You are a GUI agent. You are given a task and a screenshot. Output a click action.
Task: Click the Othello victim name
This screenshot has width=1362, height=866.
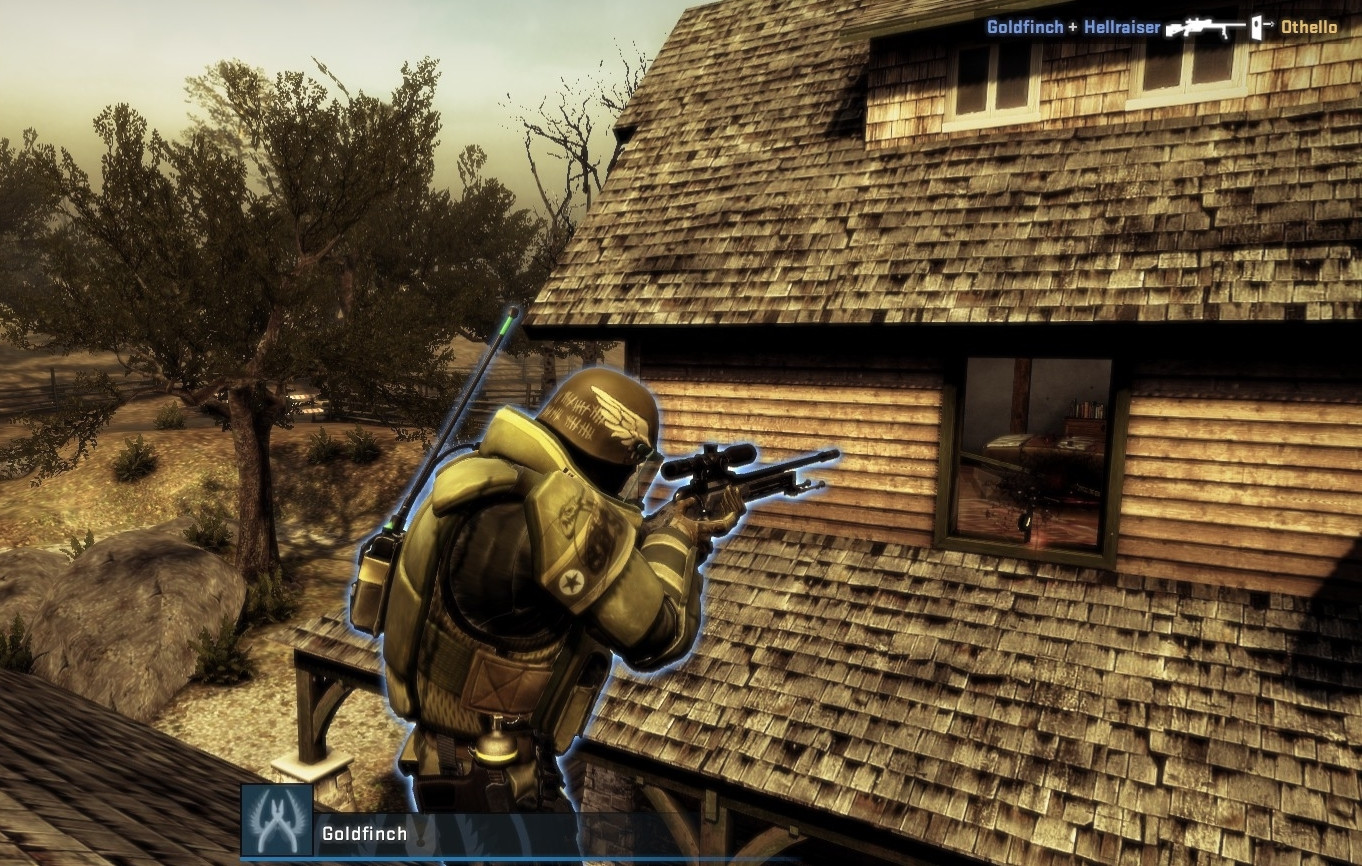click(1308, 28)
